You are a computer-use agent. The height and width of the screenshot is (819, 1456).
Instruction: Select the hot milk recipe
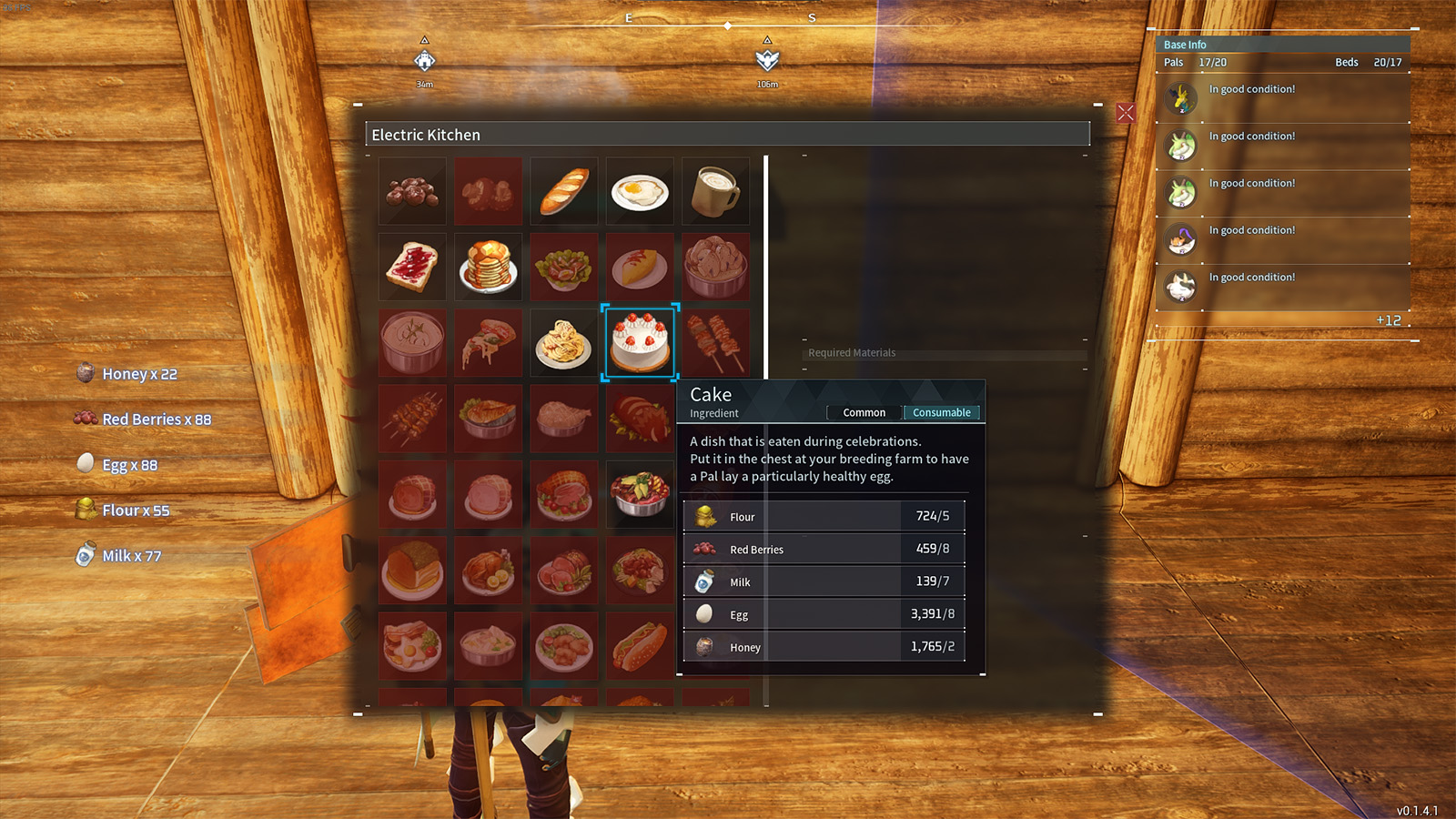pyautogui.click(x=715, y=191)
